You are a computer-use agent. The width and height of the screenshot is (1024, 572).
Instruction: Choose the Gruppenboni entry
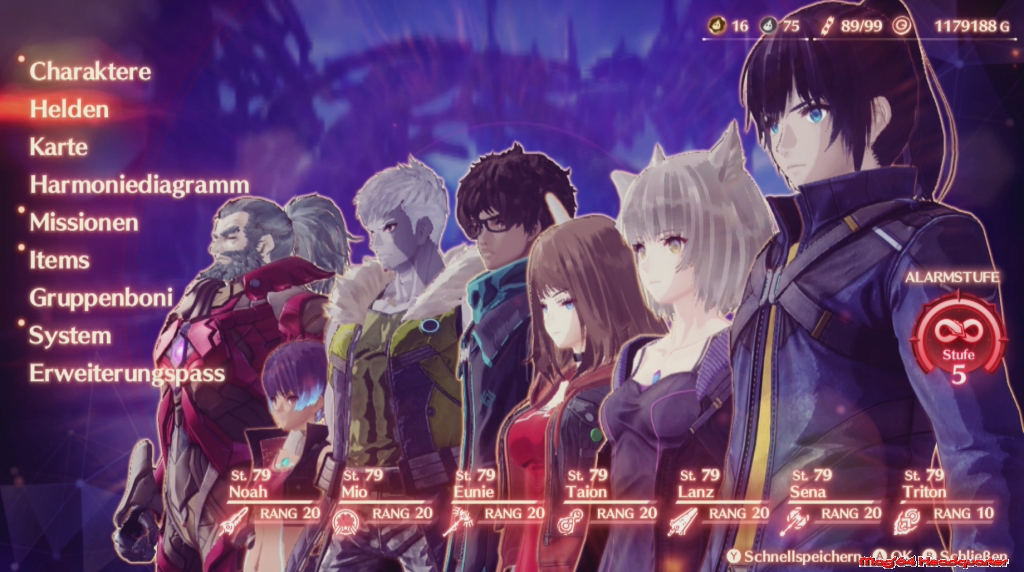(x=101, y=298)
